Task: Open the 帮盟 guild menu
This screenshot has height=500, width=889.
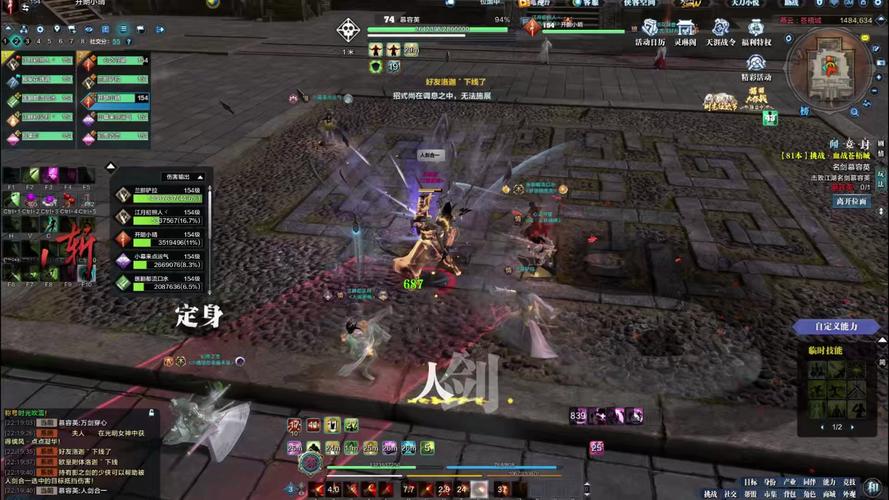Action: coord(750,494)
